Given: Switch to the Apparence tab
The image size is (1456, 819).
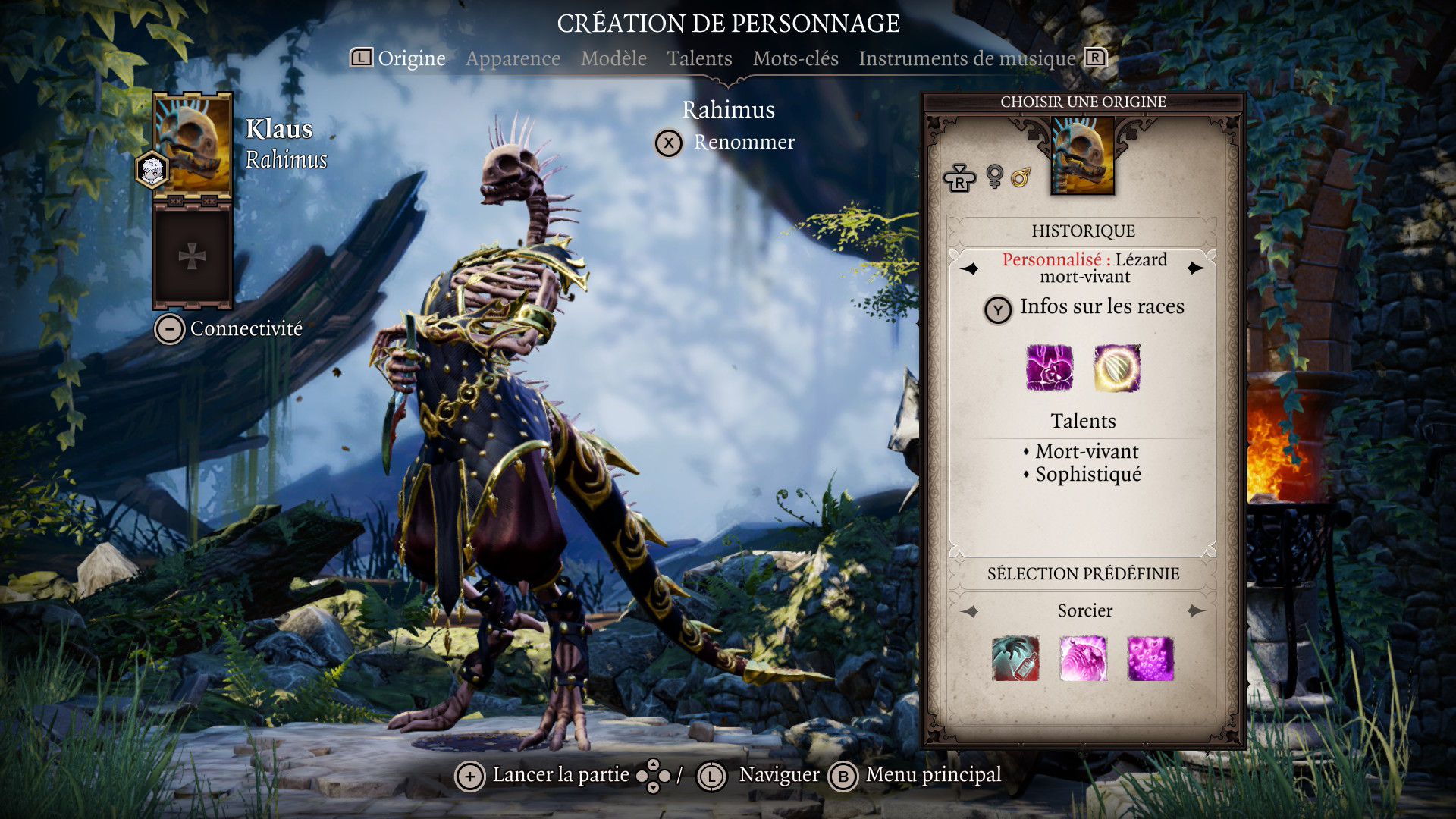Looking at the screenshot, I should 513,58.
